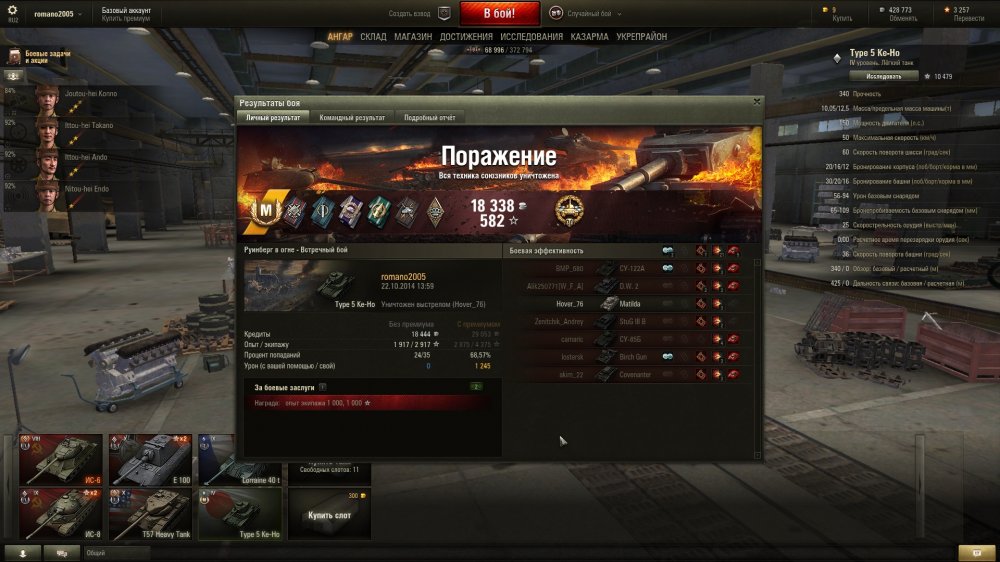1000x562 pixels.
Task: Open the УКРЕПРАЙОН stronghold
Action: click(643, 37)
